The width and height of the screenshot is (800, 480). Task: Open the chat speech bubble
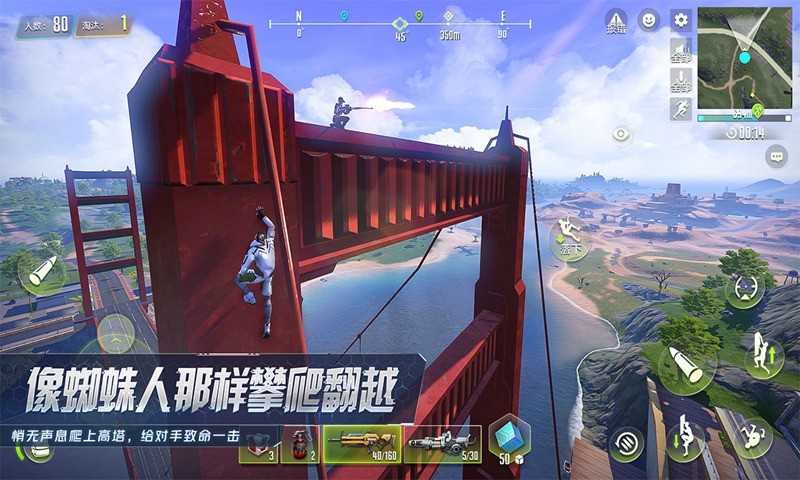(776, 156)
